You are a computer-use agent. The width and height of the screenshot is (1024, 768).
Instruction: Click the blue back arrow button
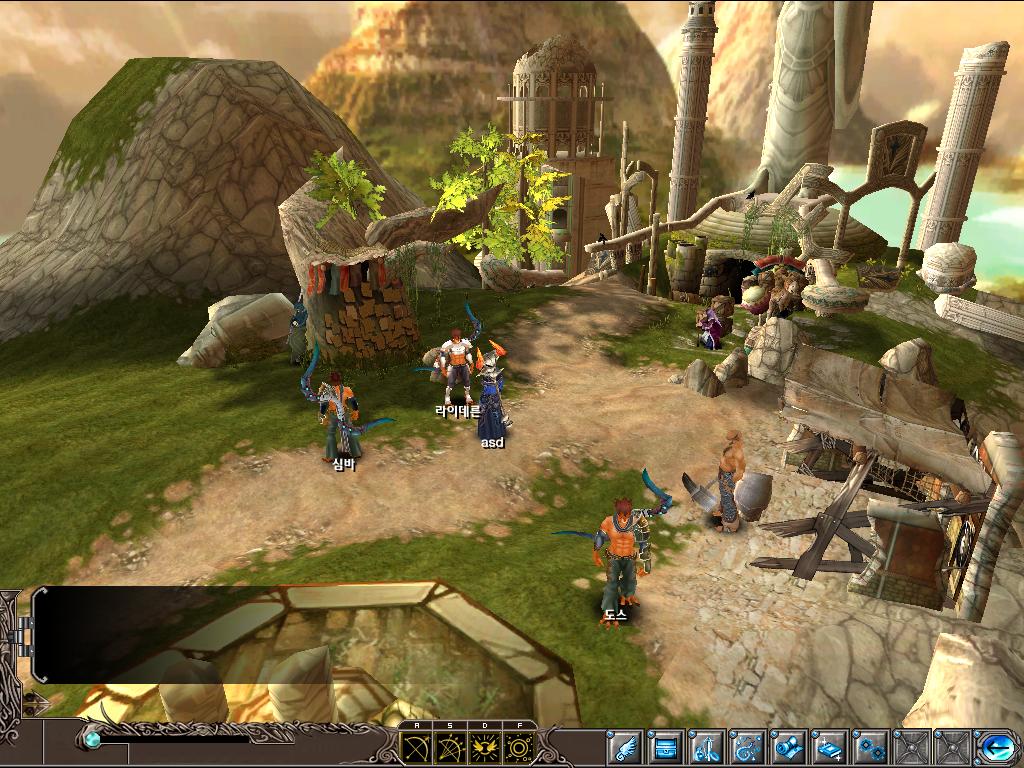(x=996, y=747)
